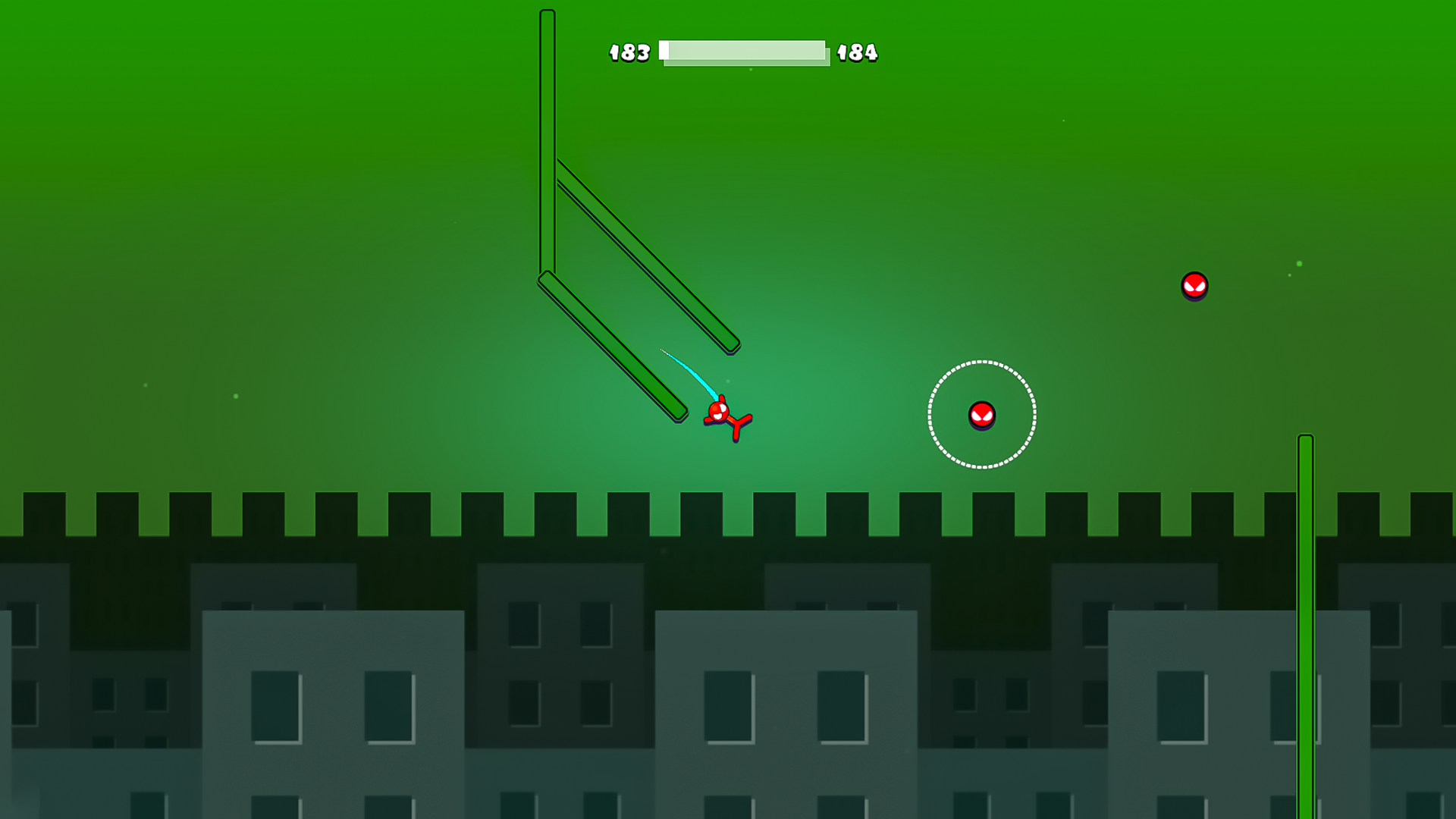Click the green particle near the right edge
Image resolution: width=1456 pixels, height=819 pixels.
click(x=1299, y=263)
